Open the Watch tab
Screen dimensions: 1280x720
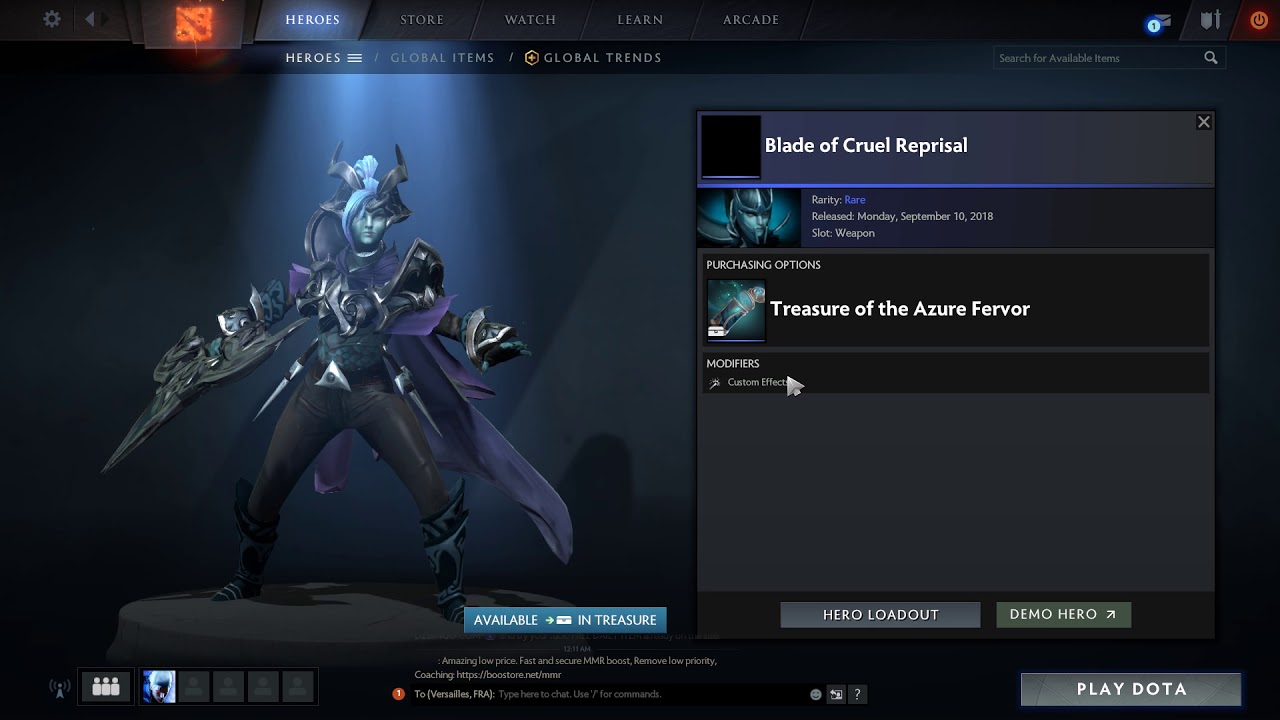click(530, 19)
